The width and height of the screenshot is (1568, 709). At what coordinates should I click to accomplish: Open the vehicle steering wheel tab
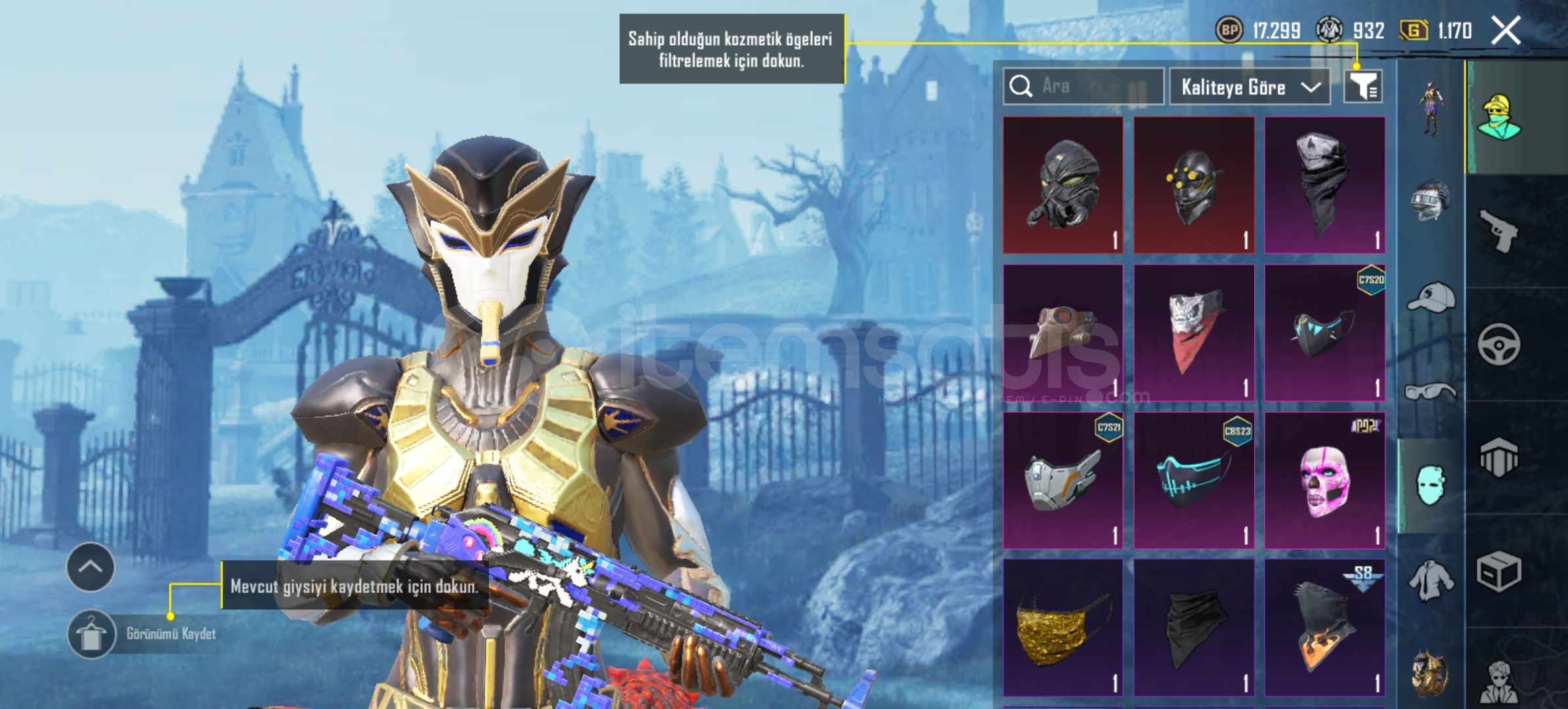(x=1499, y=344)
